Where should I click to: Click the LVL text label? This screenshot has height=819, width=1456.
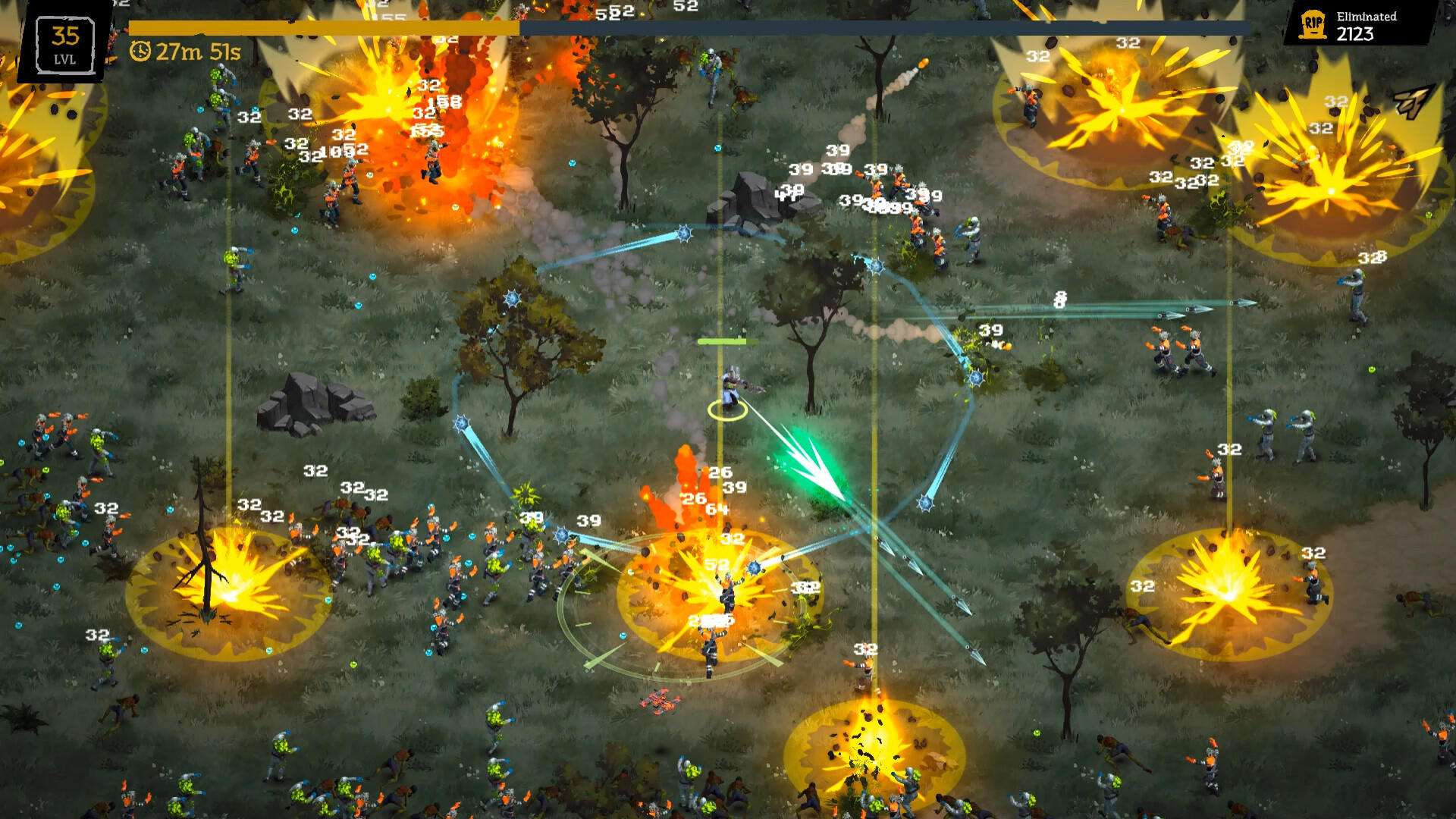pos(65,58)
